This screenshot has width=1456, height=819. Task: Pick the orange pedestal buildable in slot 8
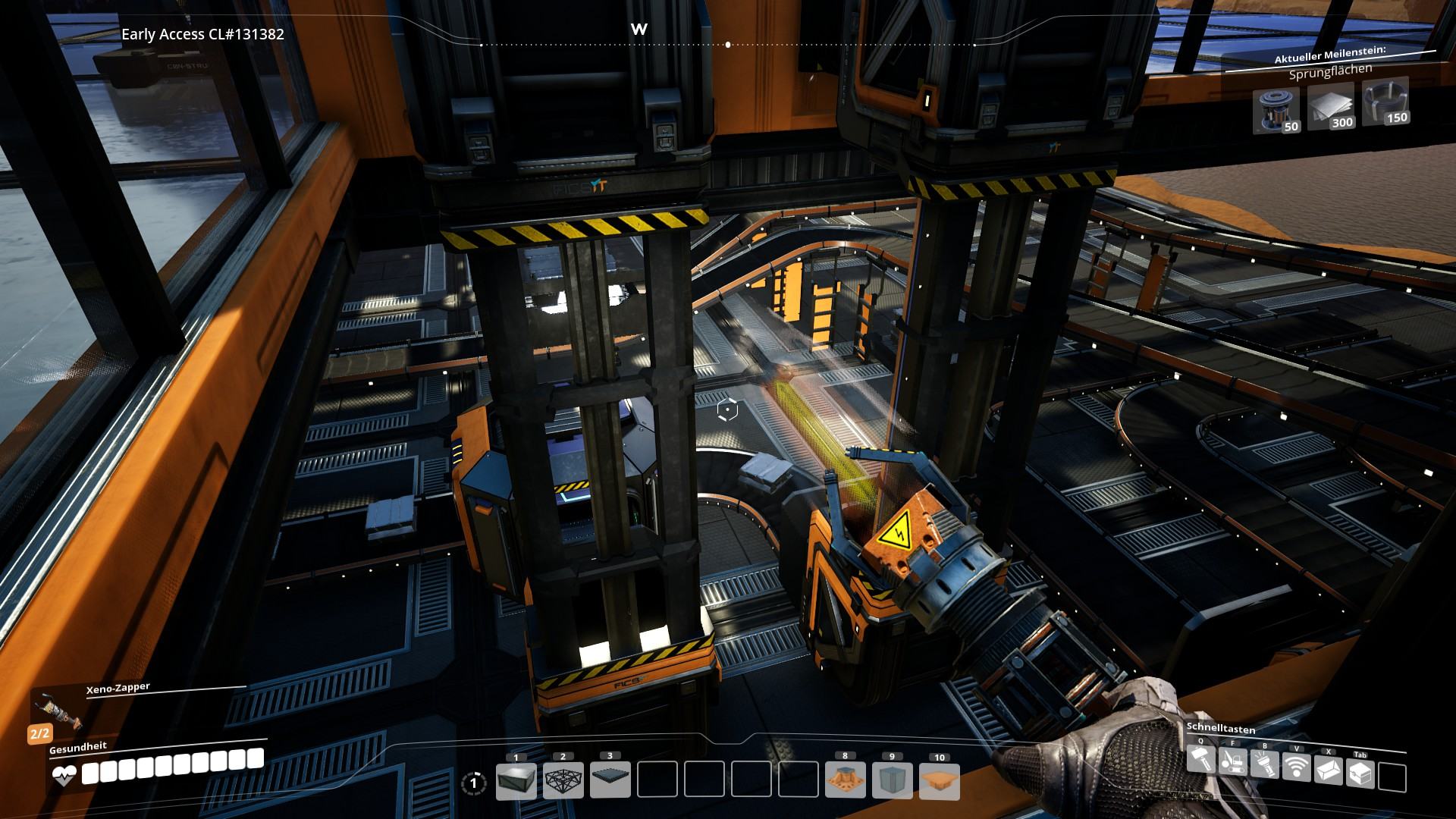pos(845,781)
